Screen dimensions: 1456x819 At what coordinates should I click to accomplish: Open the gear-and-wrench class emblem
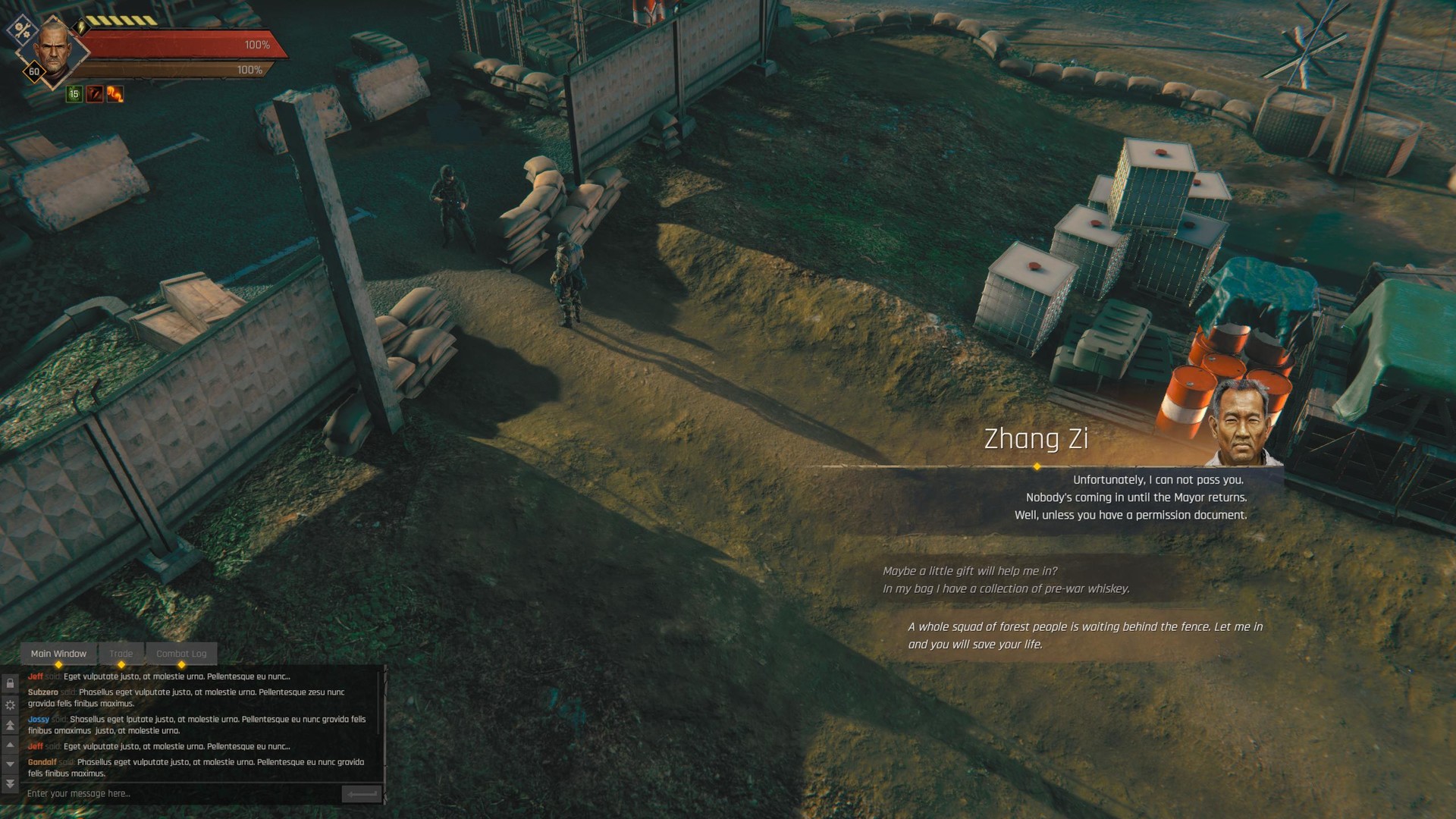point(22,30)
